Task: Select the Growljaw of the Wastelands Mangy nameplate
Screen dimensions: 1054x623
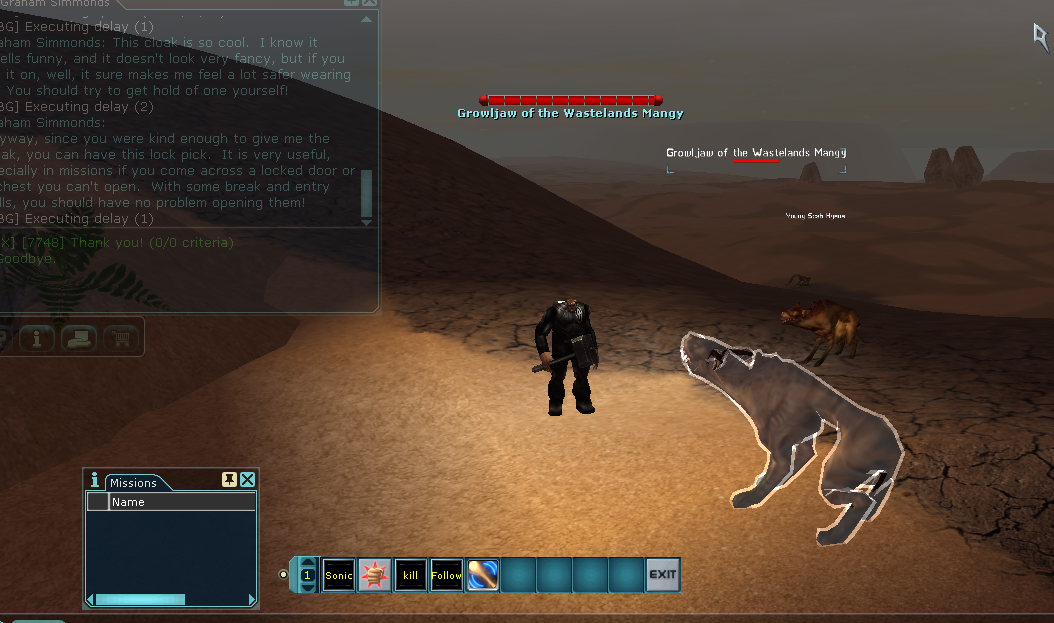Action: (x=756, y=152)
